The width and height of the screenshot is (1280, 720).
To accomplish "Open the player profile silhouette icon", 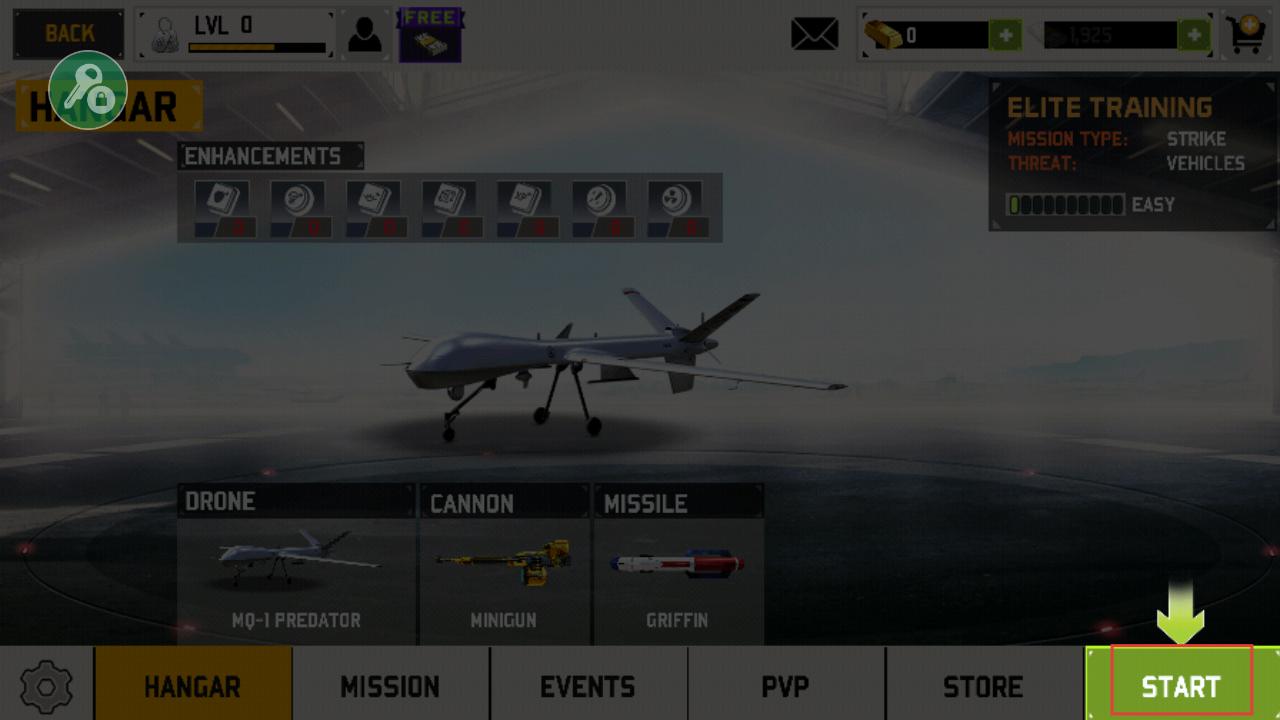I will [x=364, y=35].
